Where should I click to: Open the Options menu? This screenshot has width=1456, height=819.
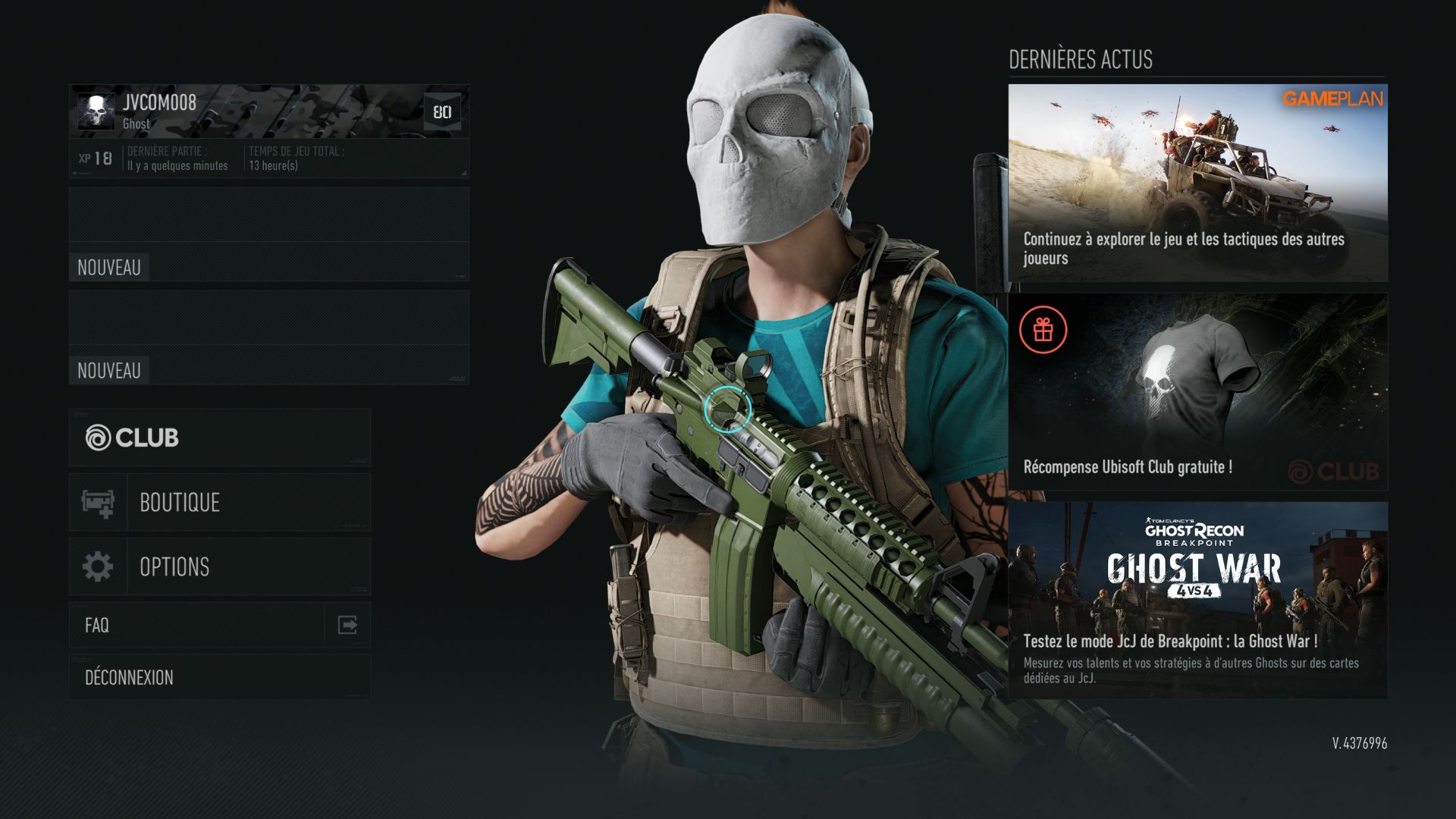[x=220, y=566]
